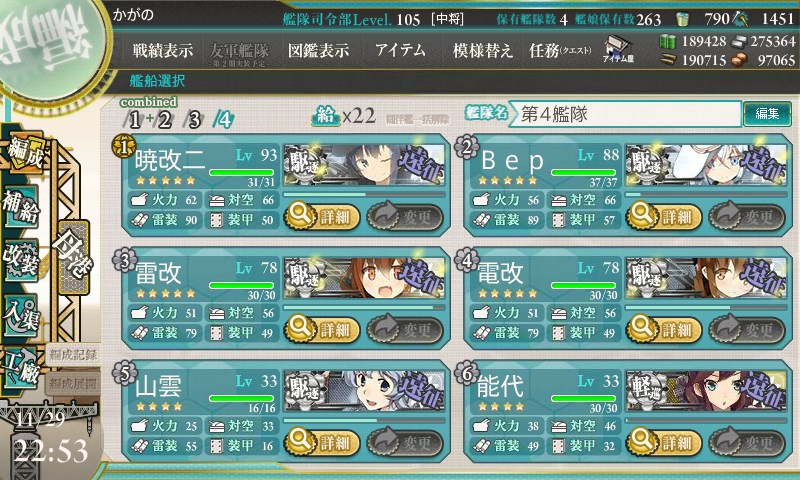Click the 編集 fleet name edit button
The height and width of the screenshot is (480, 800).
click(x=767, y=114)
